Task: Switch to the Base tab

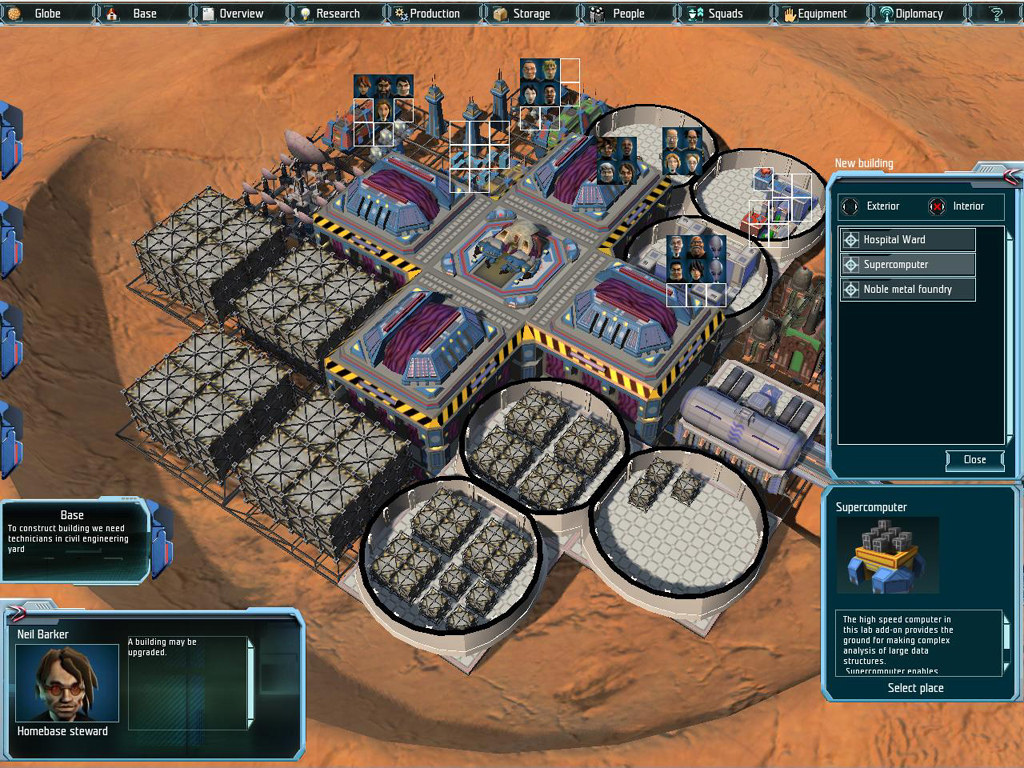Action: (x=143, y=14)
